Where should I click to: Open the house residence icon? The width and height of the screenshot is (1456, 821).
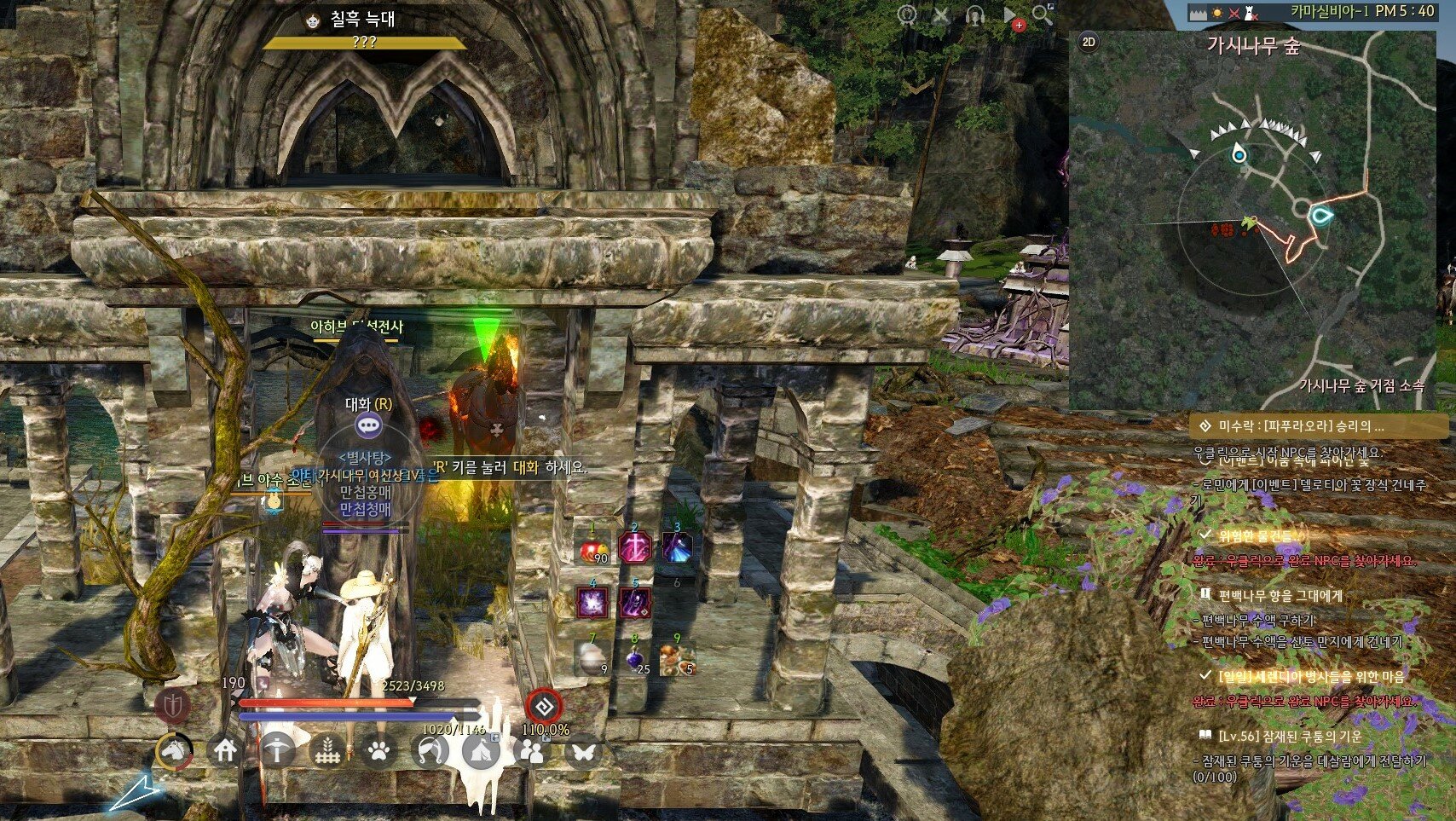pos(225,751)
